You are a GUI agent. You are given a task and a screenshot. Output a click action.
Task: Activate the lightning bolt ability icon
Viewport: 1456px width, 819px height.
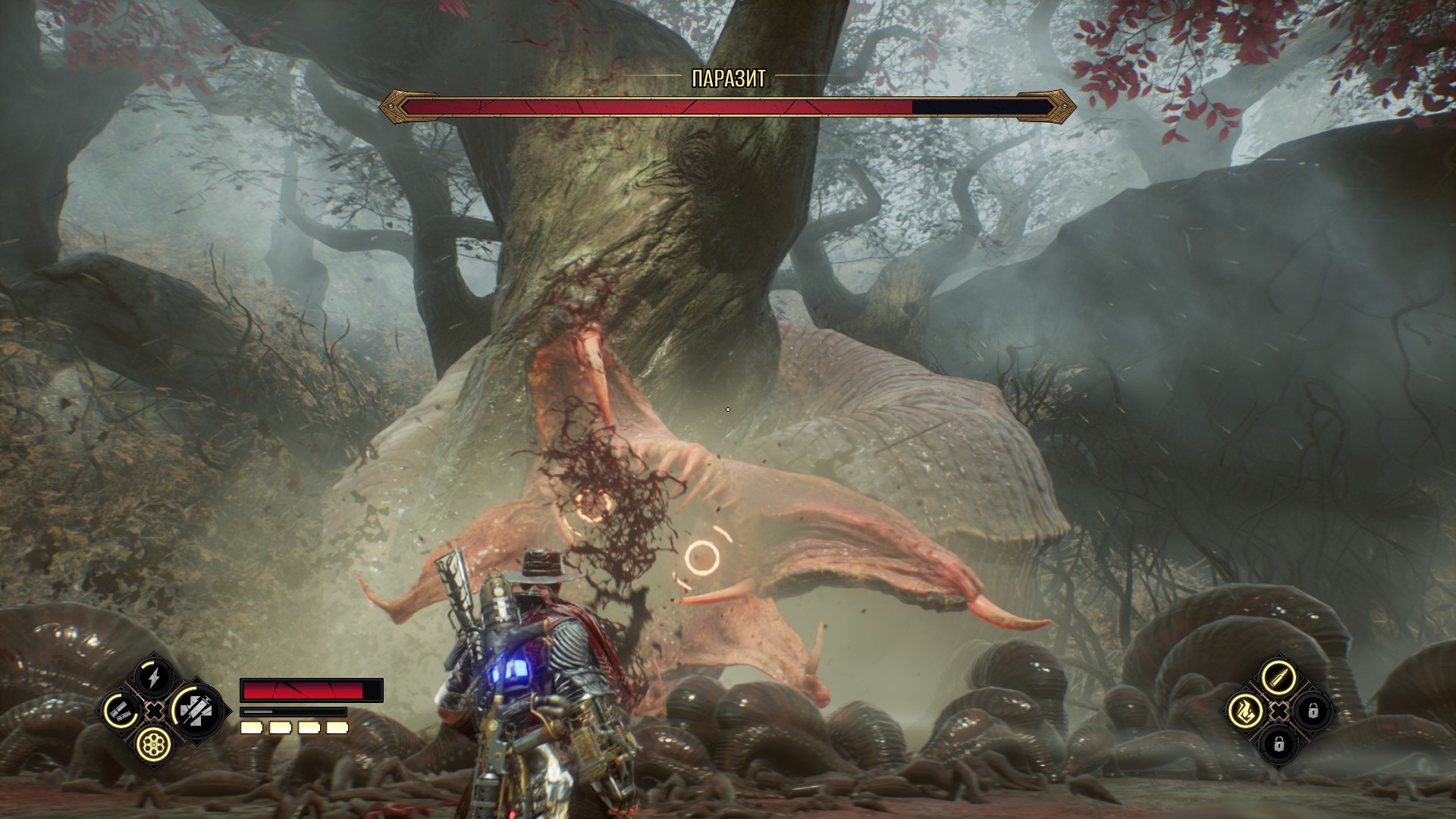(153, 677)
